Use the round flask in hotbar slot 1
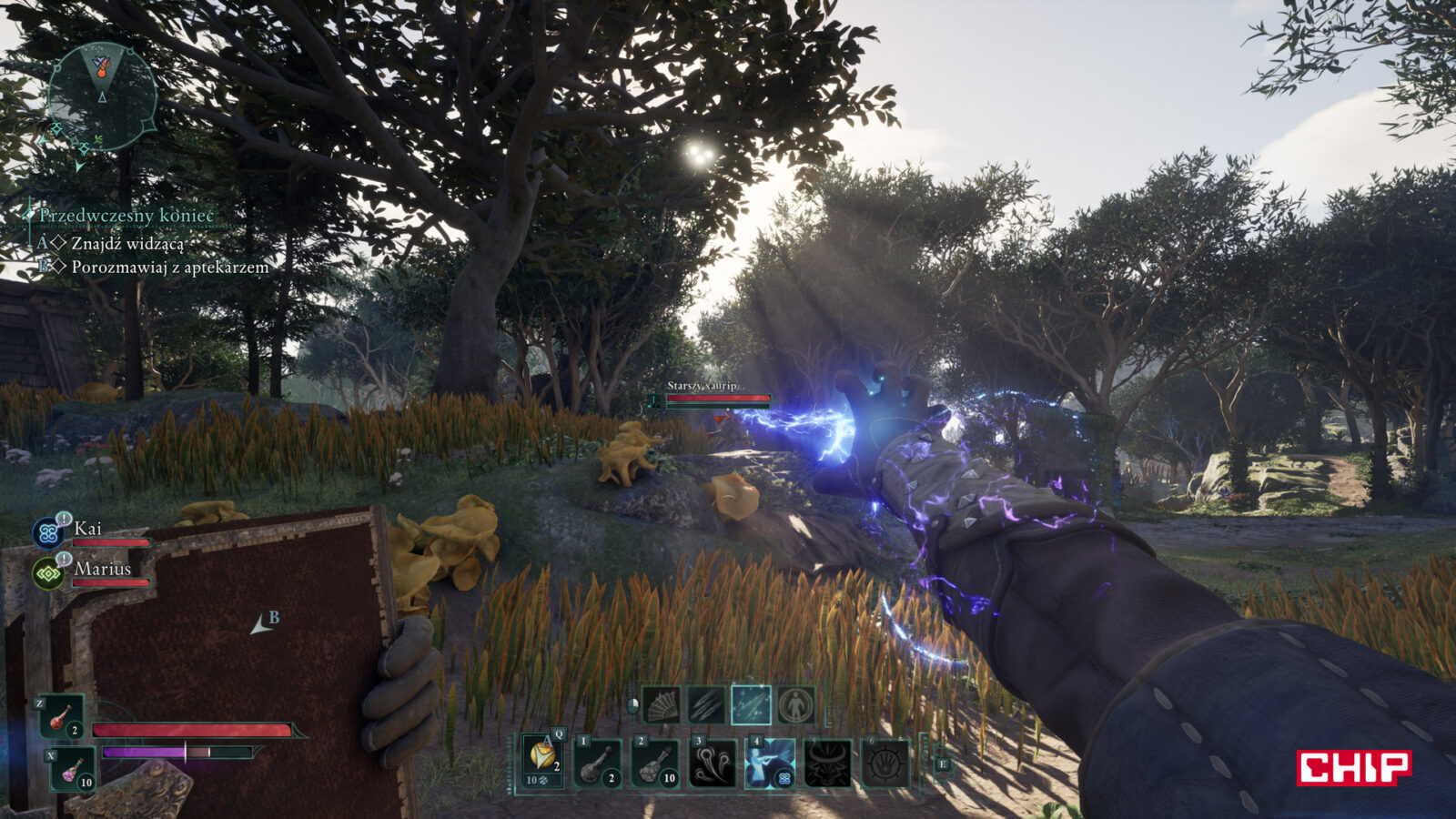1456x819 pixels. [599, 763]
